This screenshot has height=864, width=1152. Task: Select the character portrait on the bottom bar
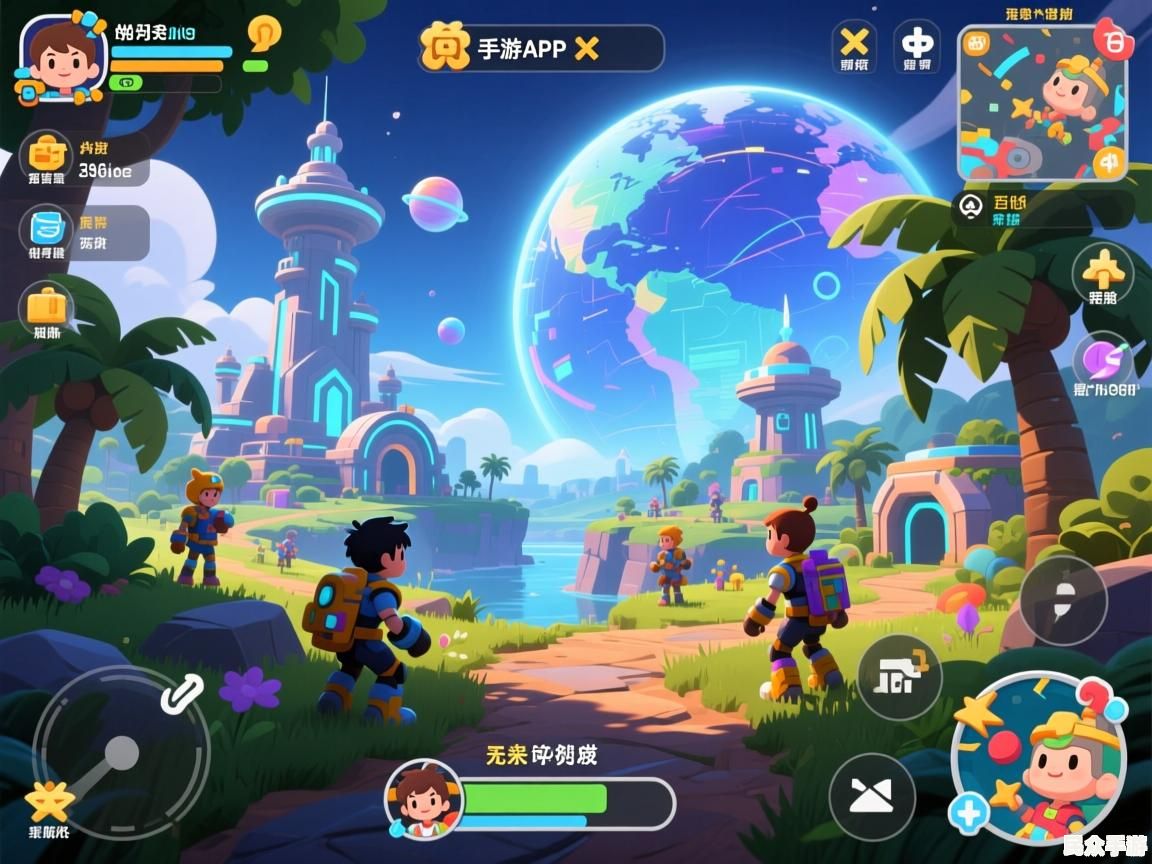click(x=424, y=798)
